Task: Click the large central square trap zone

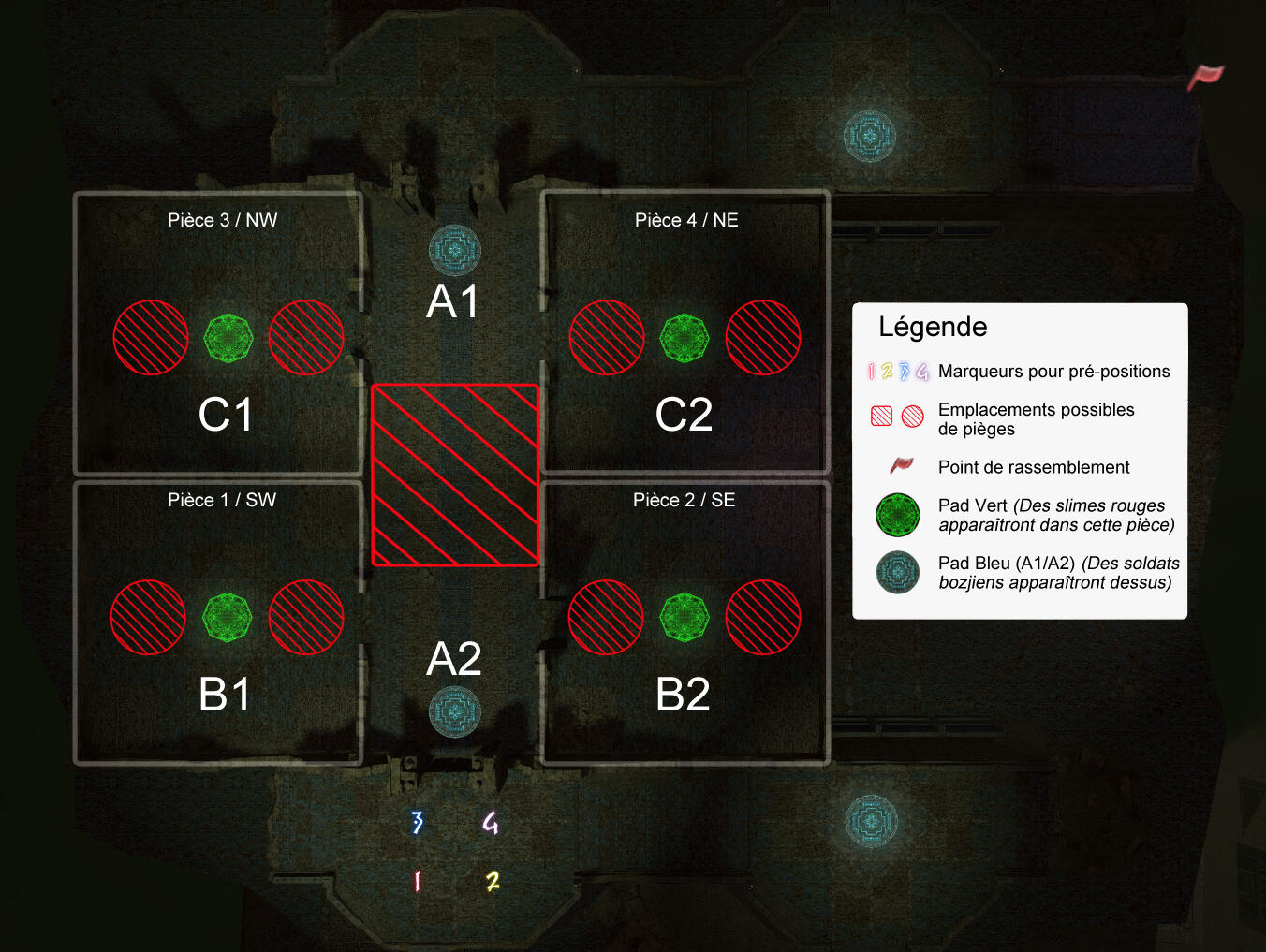Action: click(x=455, y=476)
